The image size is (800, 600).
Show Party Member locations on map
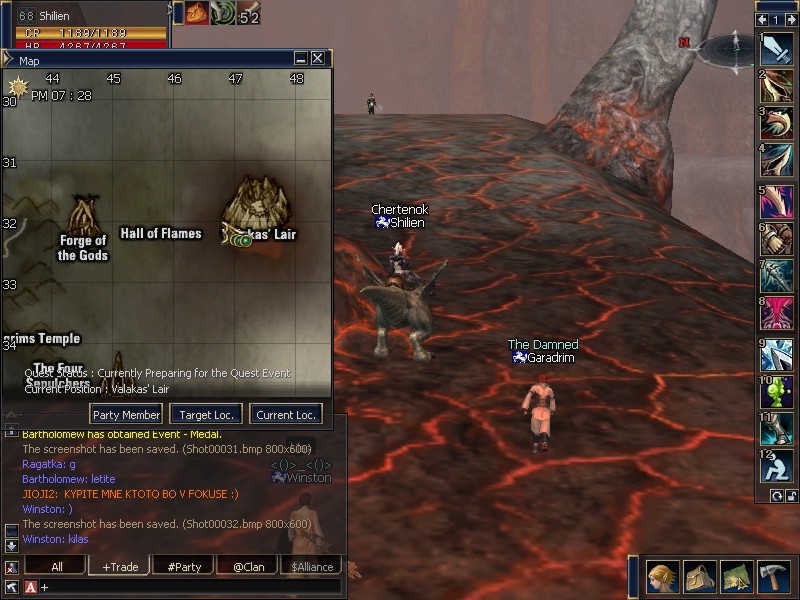126,415
